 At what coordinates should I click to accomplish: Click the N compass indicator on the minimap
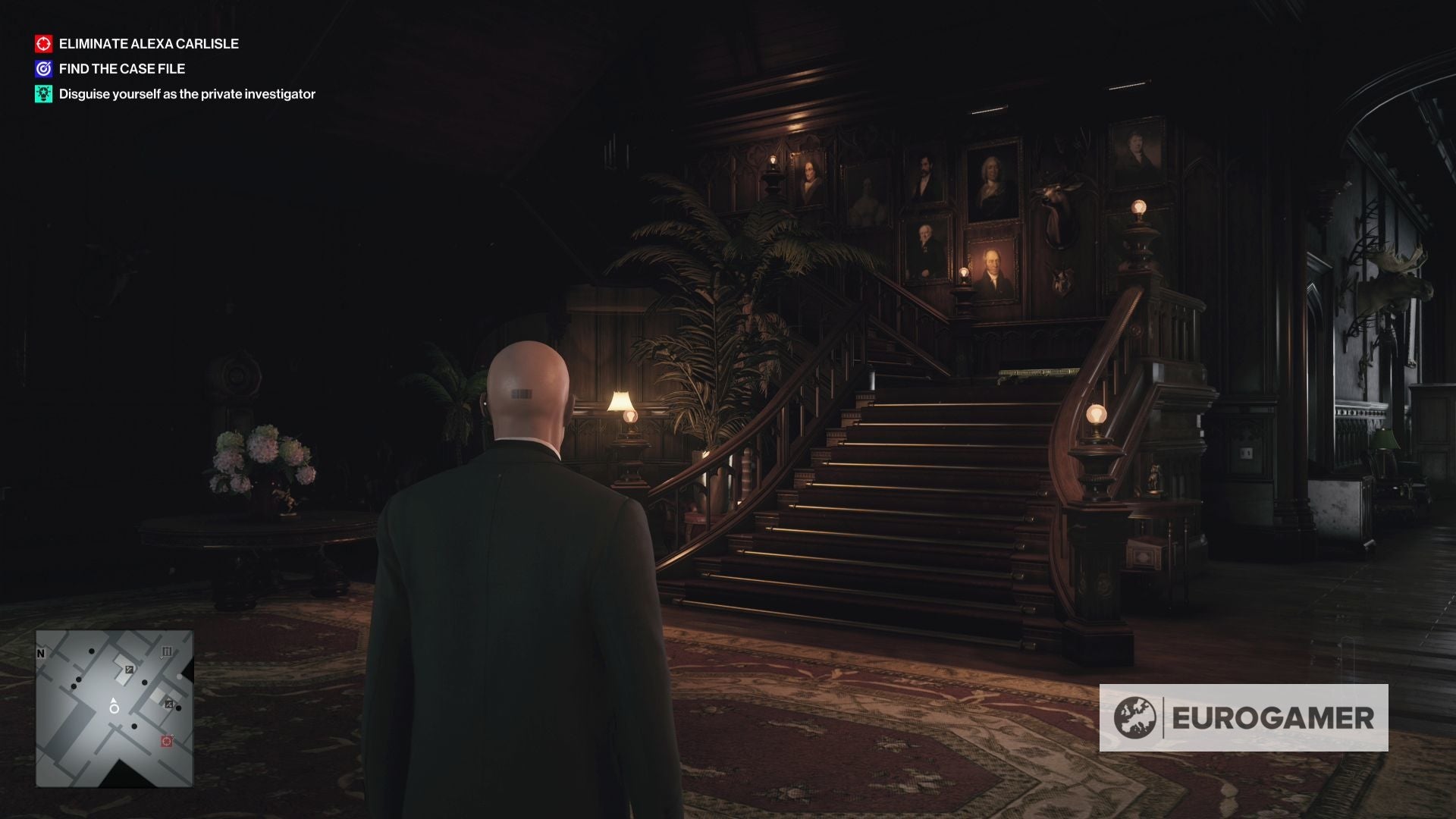click(40, 653)
